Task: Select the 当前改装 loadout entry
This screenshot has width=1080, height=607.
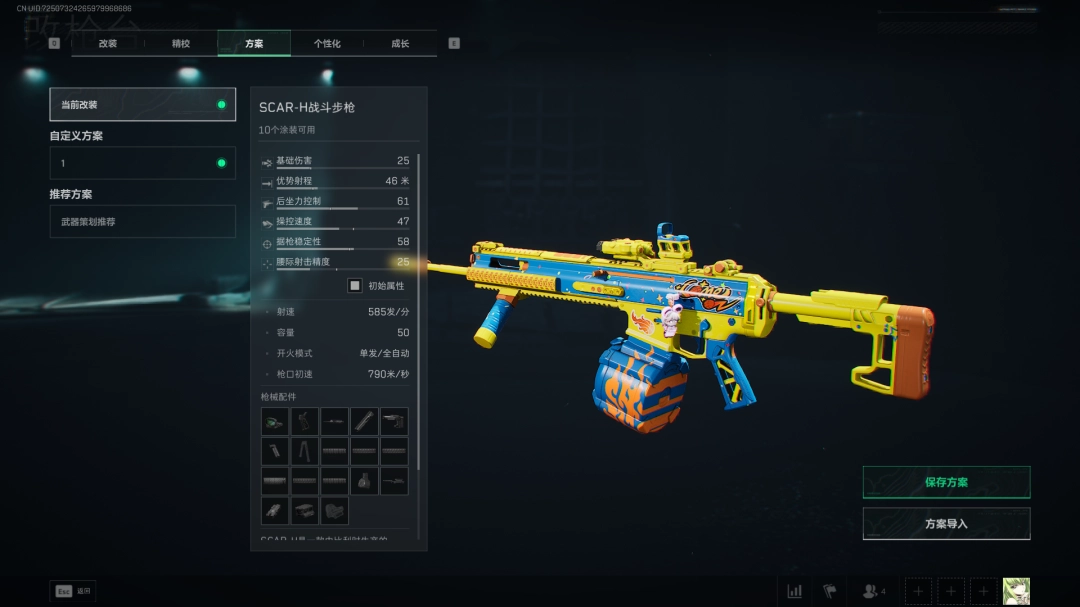Action: coord(143,105)
